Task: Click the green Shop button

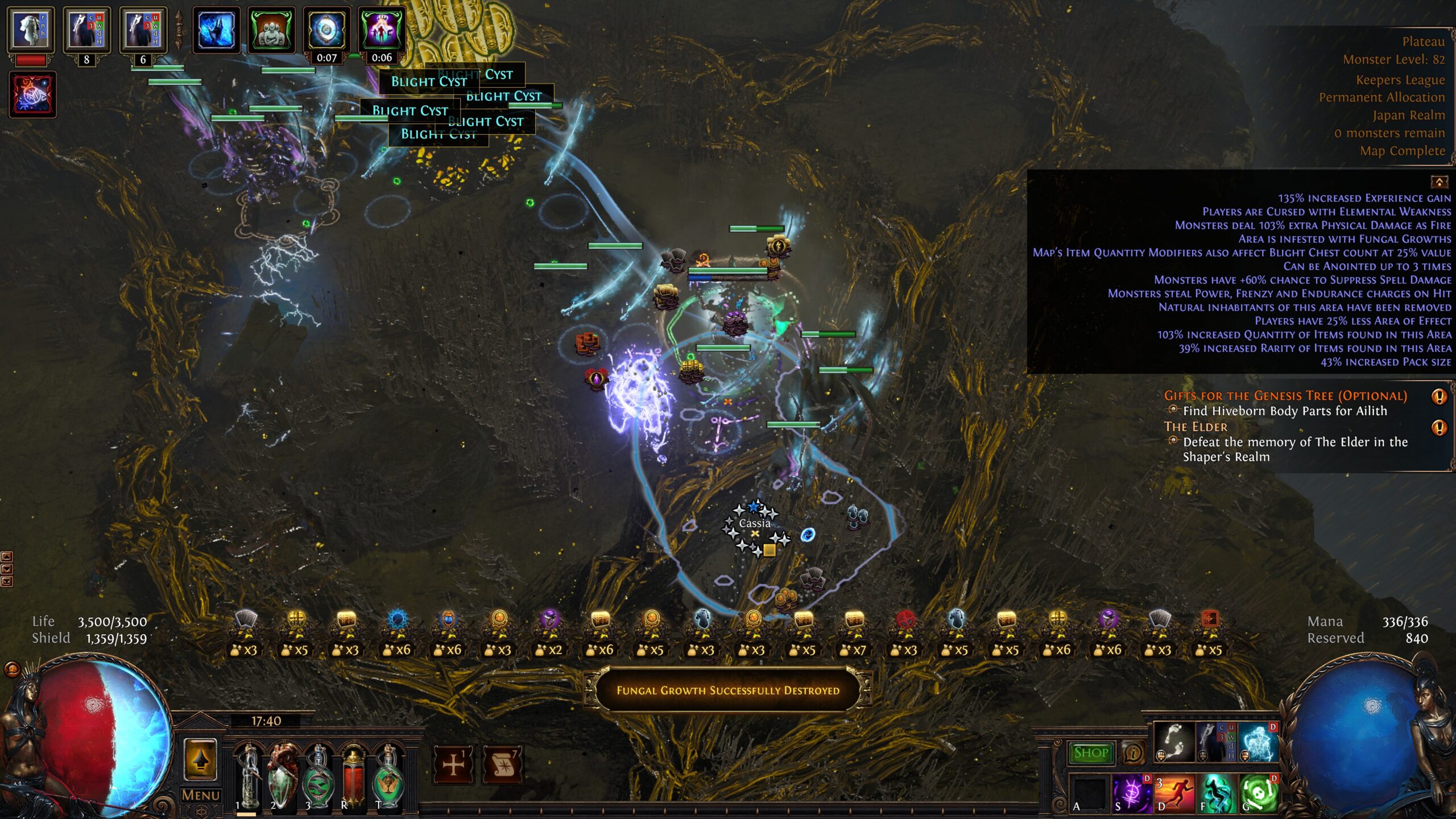Action: click(x=1090, y=753)
